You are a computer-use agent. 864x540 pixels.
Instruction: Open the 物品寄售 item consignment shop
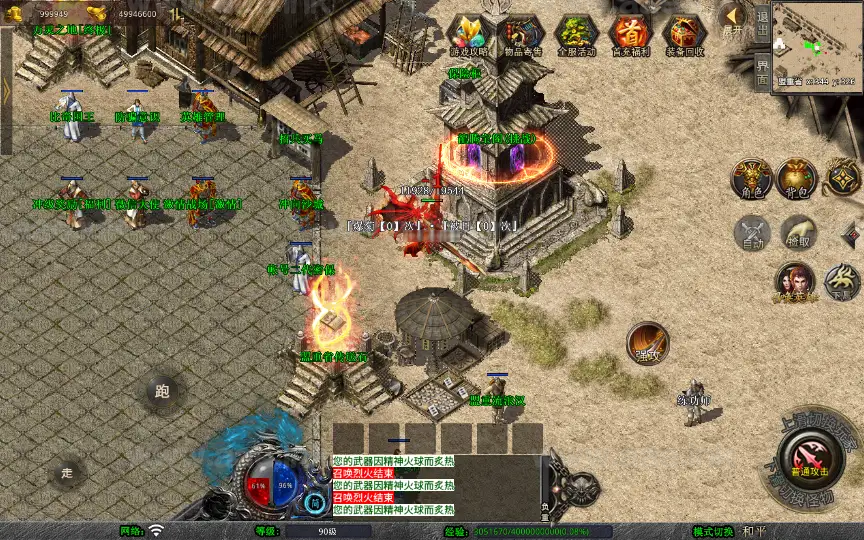522,33
